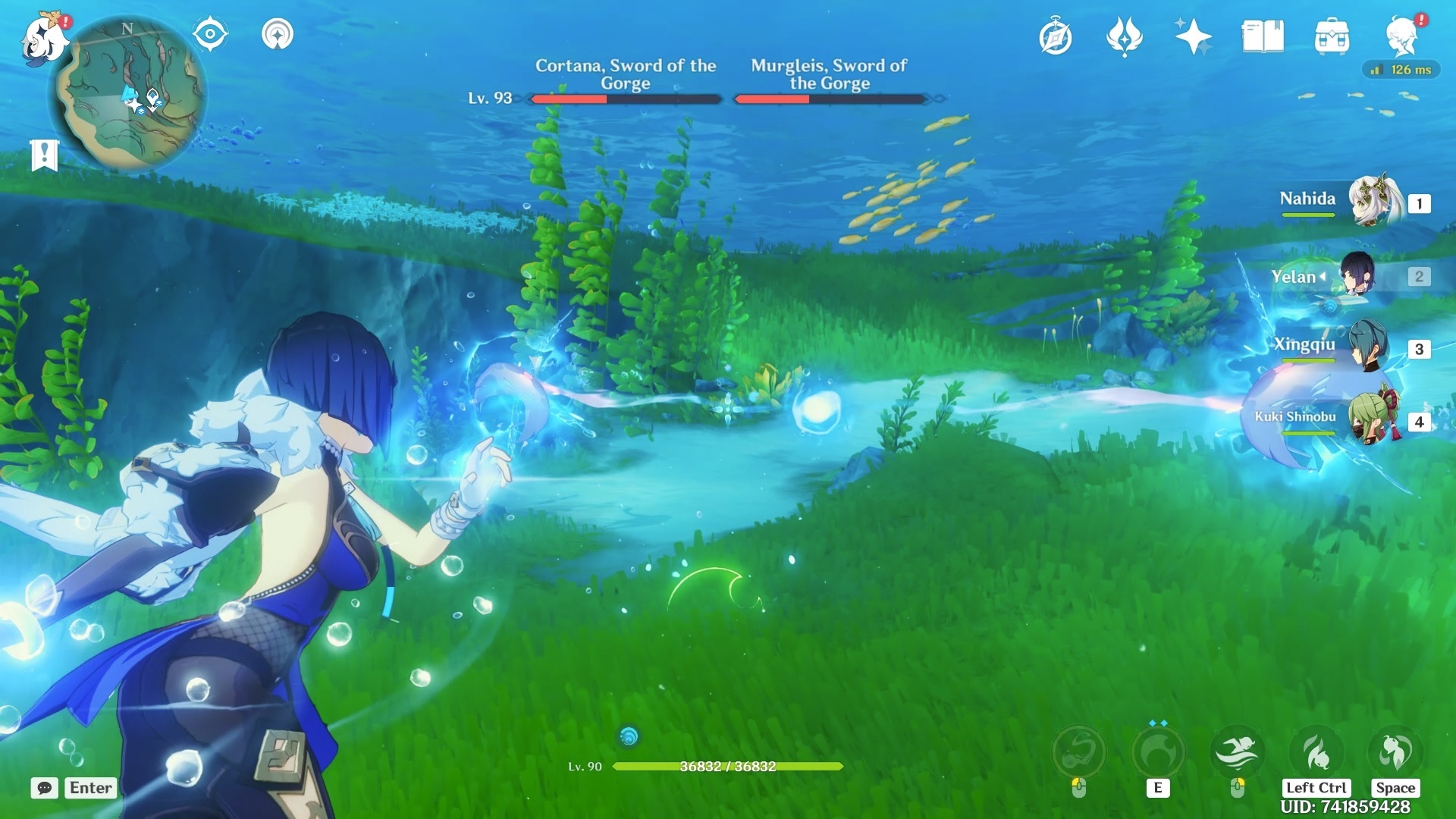Open the compass adventure icon

1056,37
